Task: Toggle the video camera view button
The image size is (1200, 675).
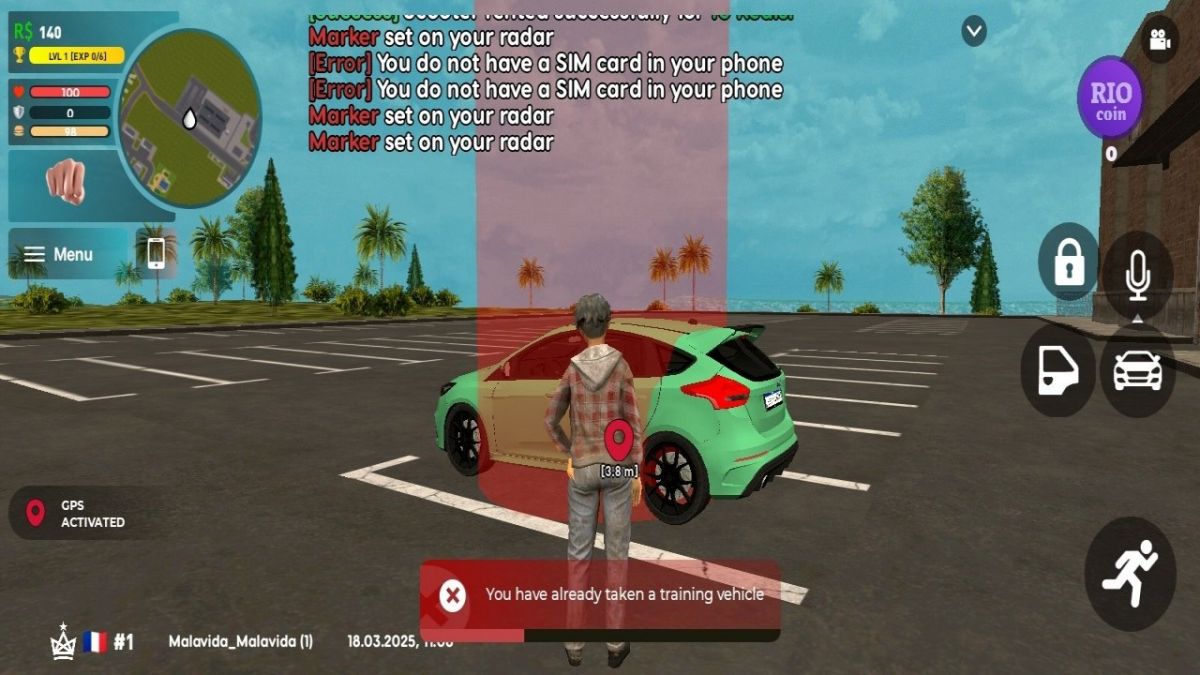Action: [1160, 40]
